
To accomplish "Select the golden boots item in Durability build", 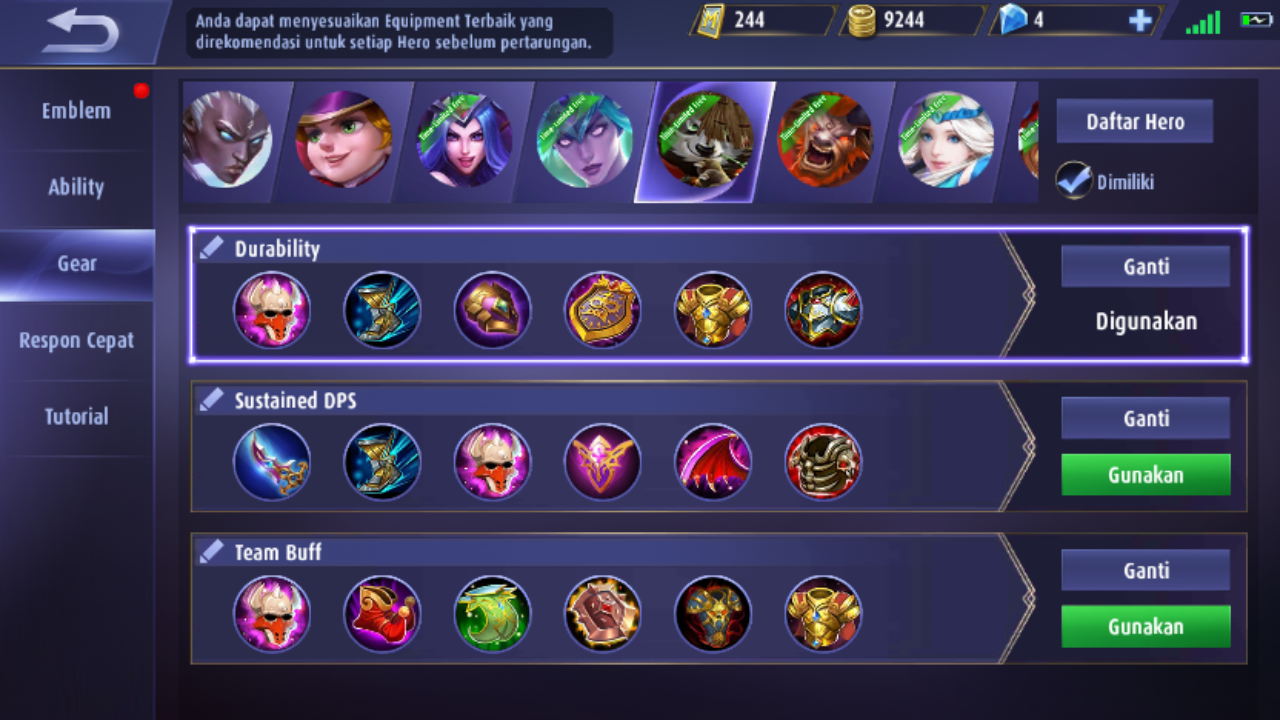I will click(x=382, y=311).
